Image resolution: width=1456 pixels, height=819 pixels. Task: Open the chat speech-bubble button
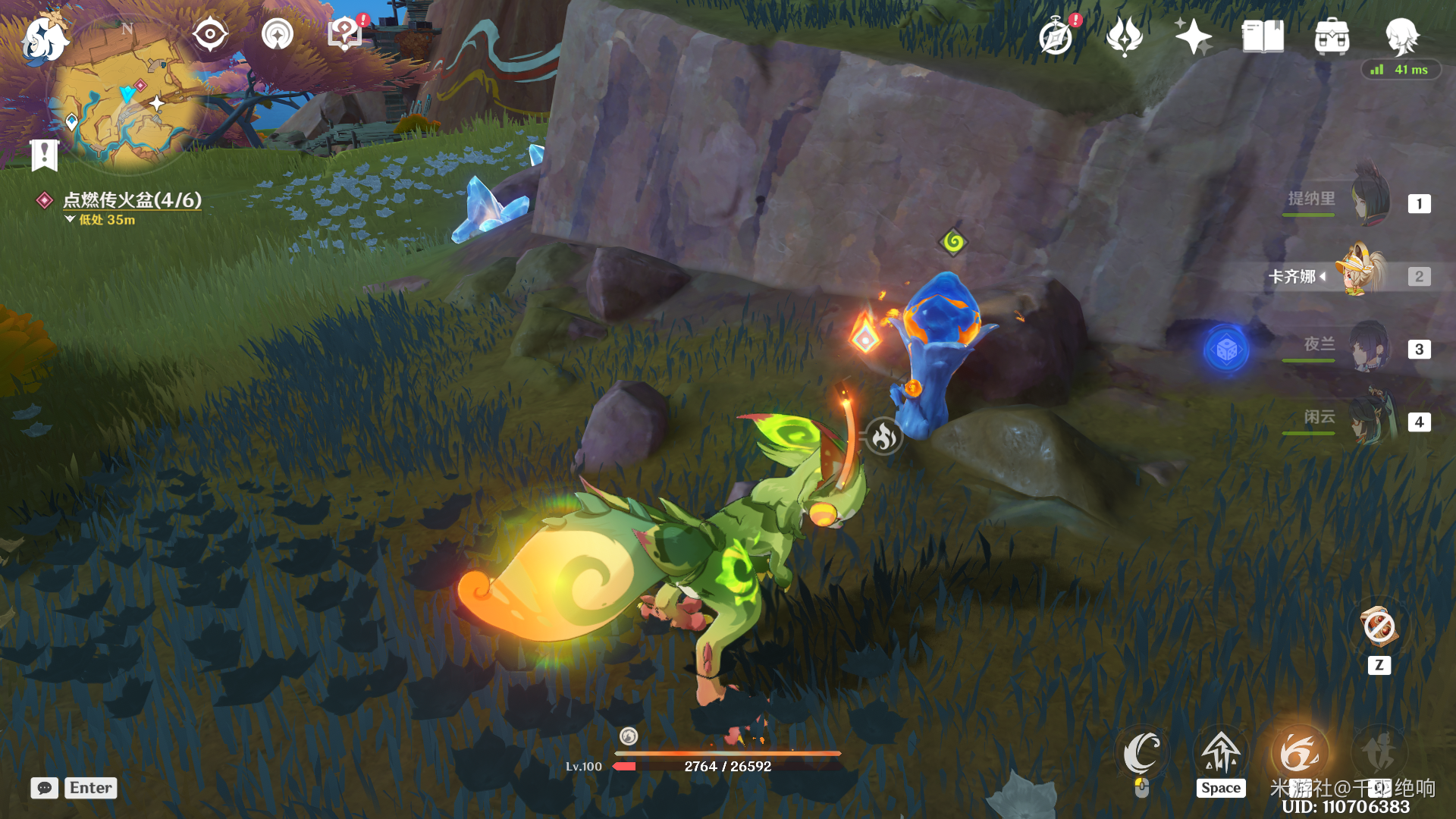pyautogui.click(x=45, y=788)
